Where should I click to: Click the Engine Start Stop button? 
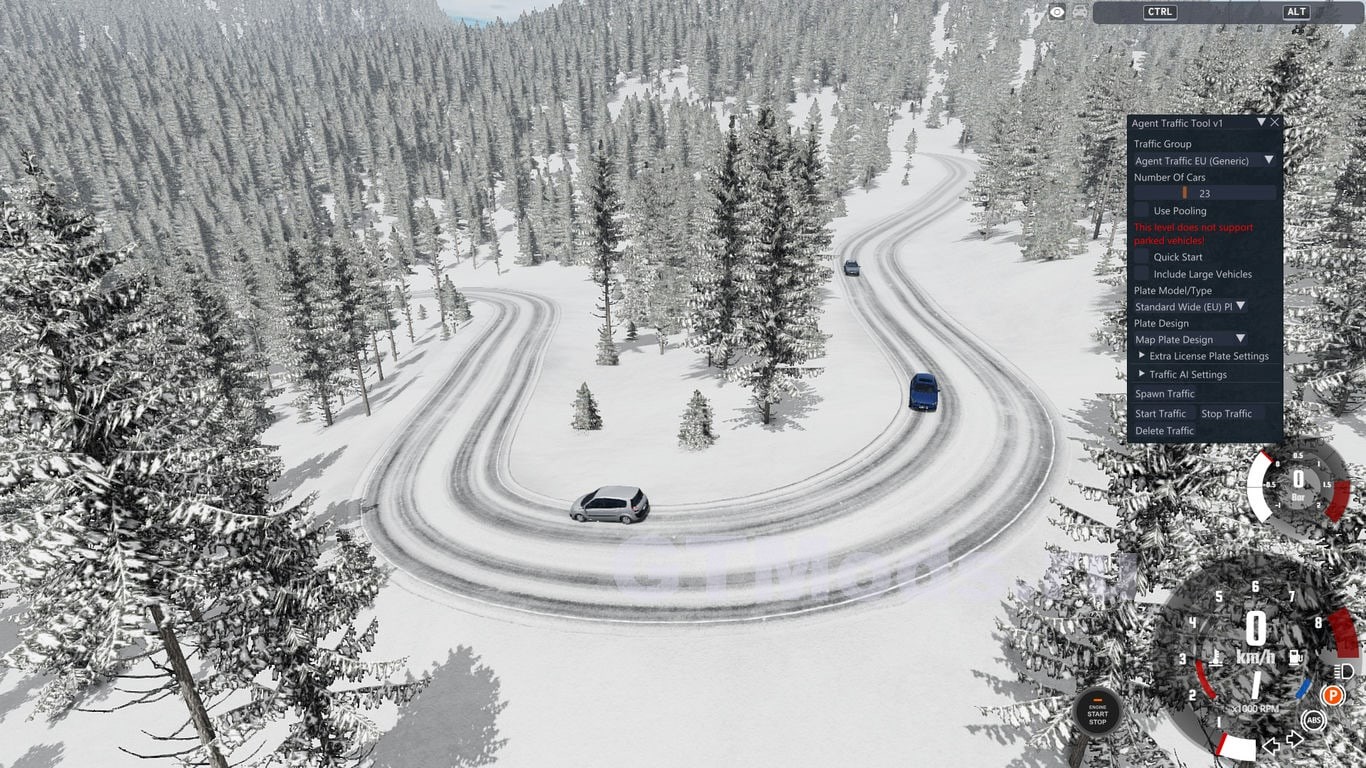tap(1097, 711)
